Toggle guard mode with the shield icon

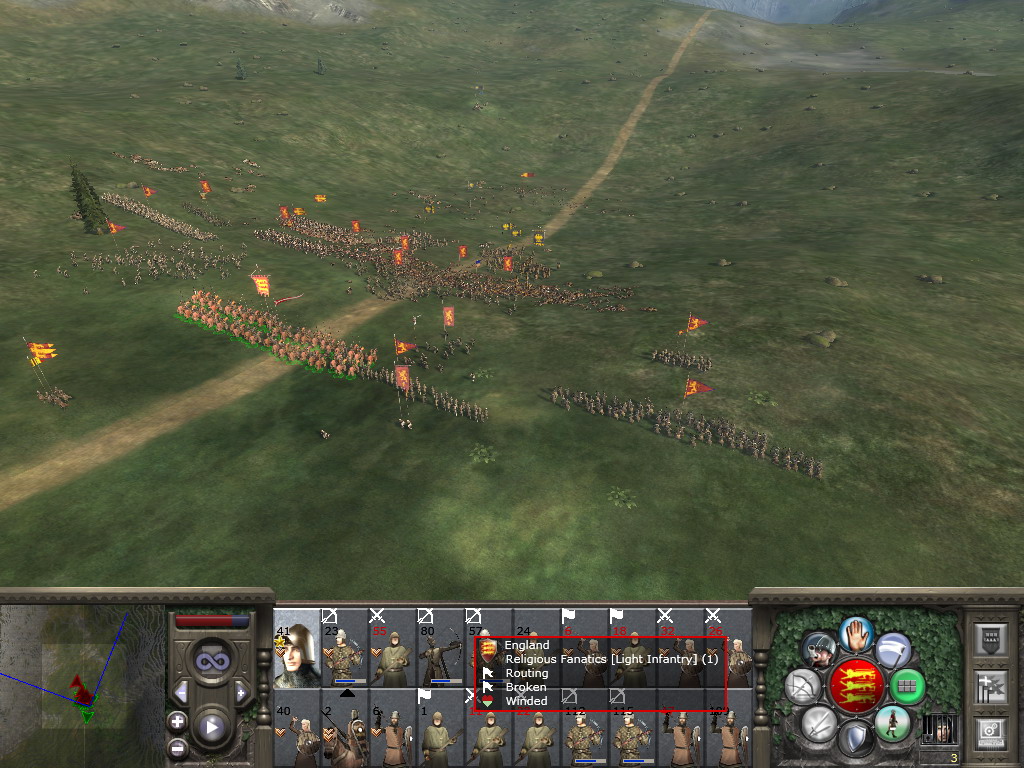pyautogui.click(x=856, y=740)
